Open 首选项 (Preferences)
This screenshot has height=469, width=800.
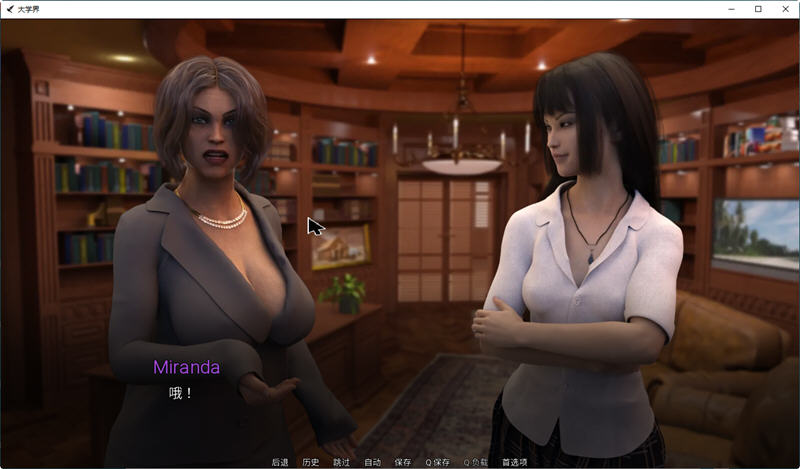coord(513,462)
